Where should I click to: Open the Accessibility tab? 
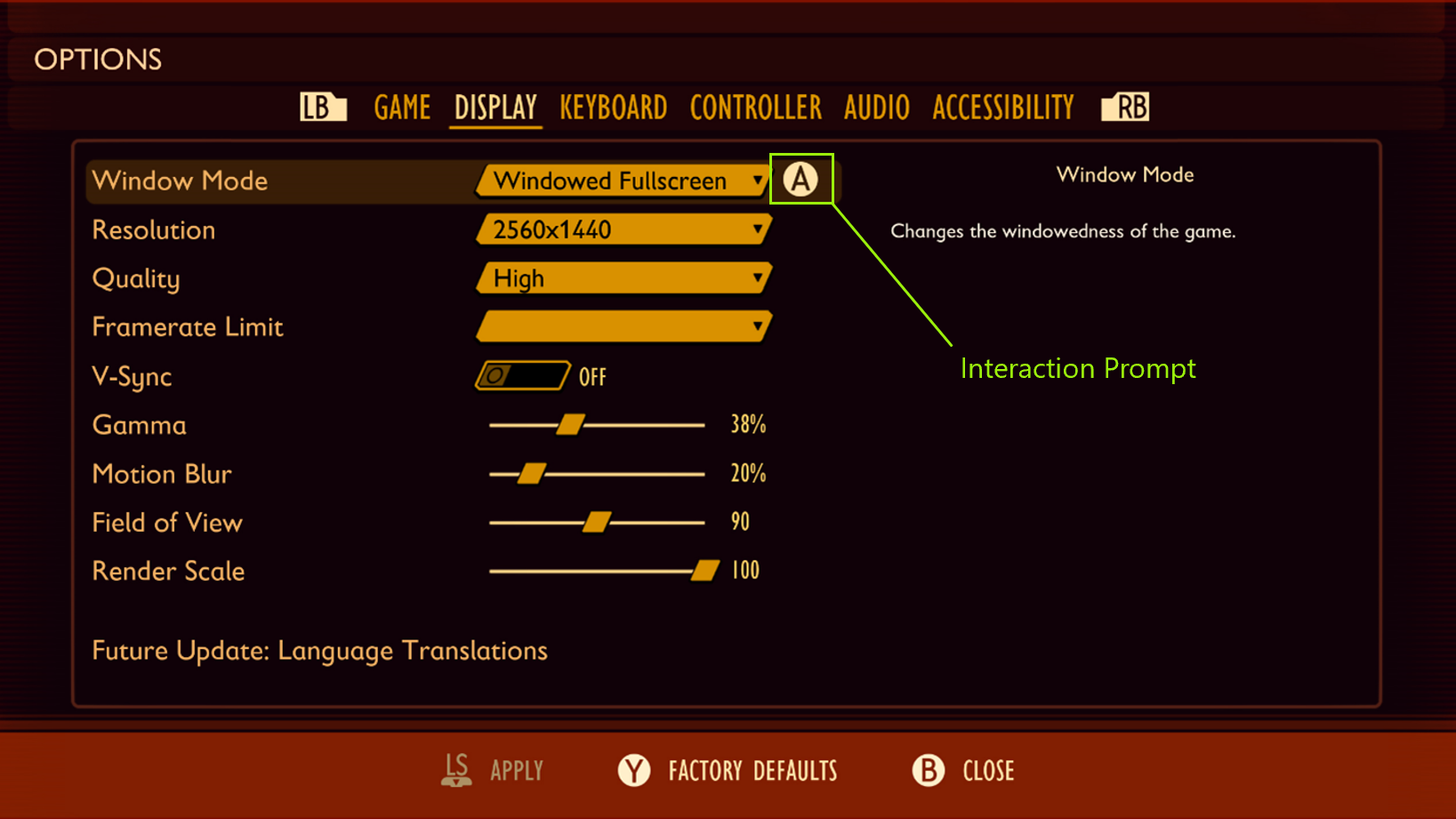point(1002,107)
